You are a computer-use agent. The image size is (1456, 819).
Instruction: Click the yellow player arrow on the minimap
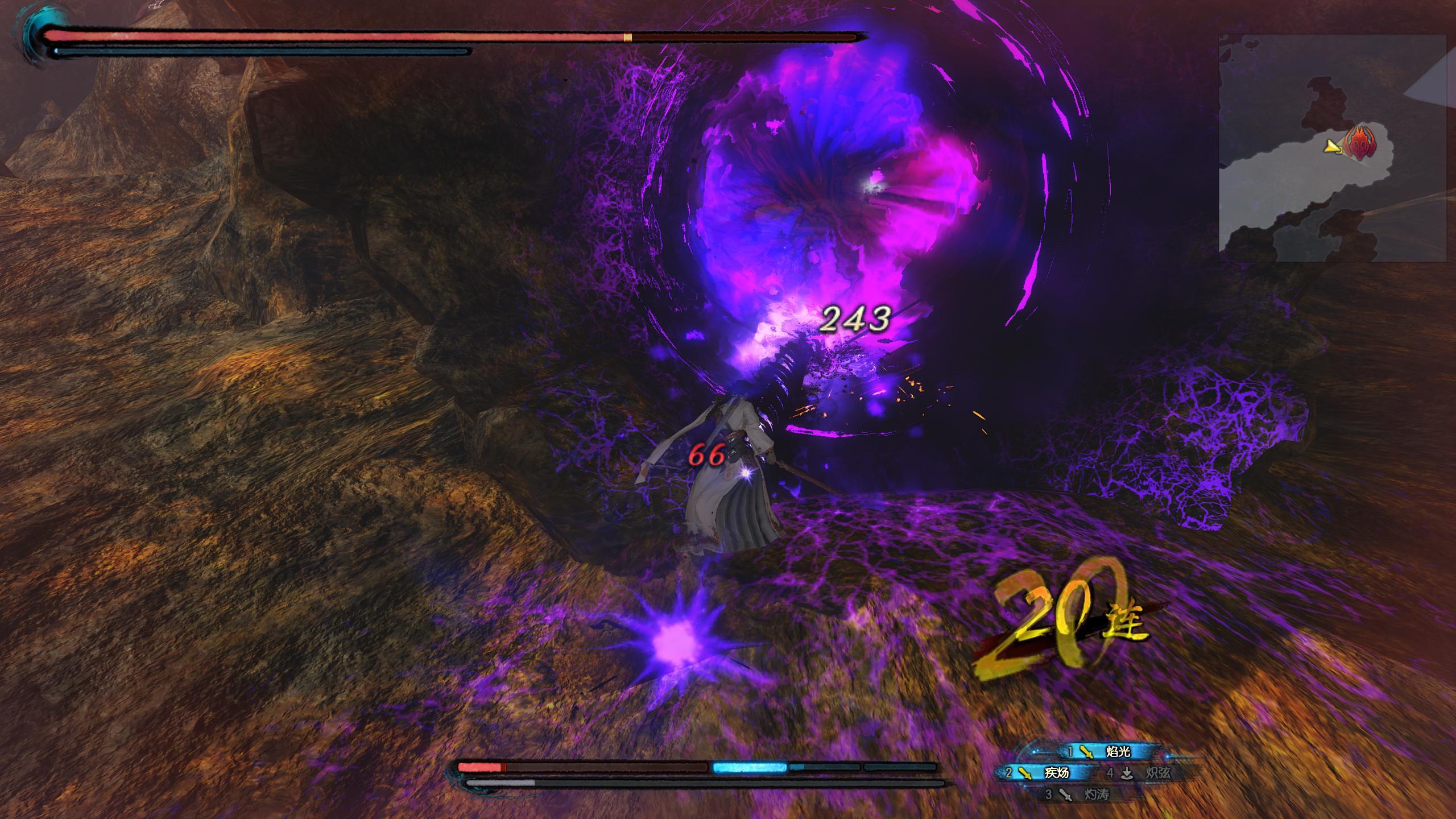(x=1332, y=147)
